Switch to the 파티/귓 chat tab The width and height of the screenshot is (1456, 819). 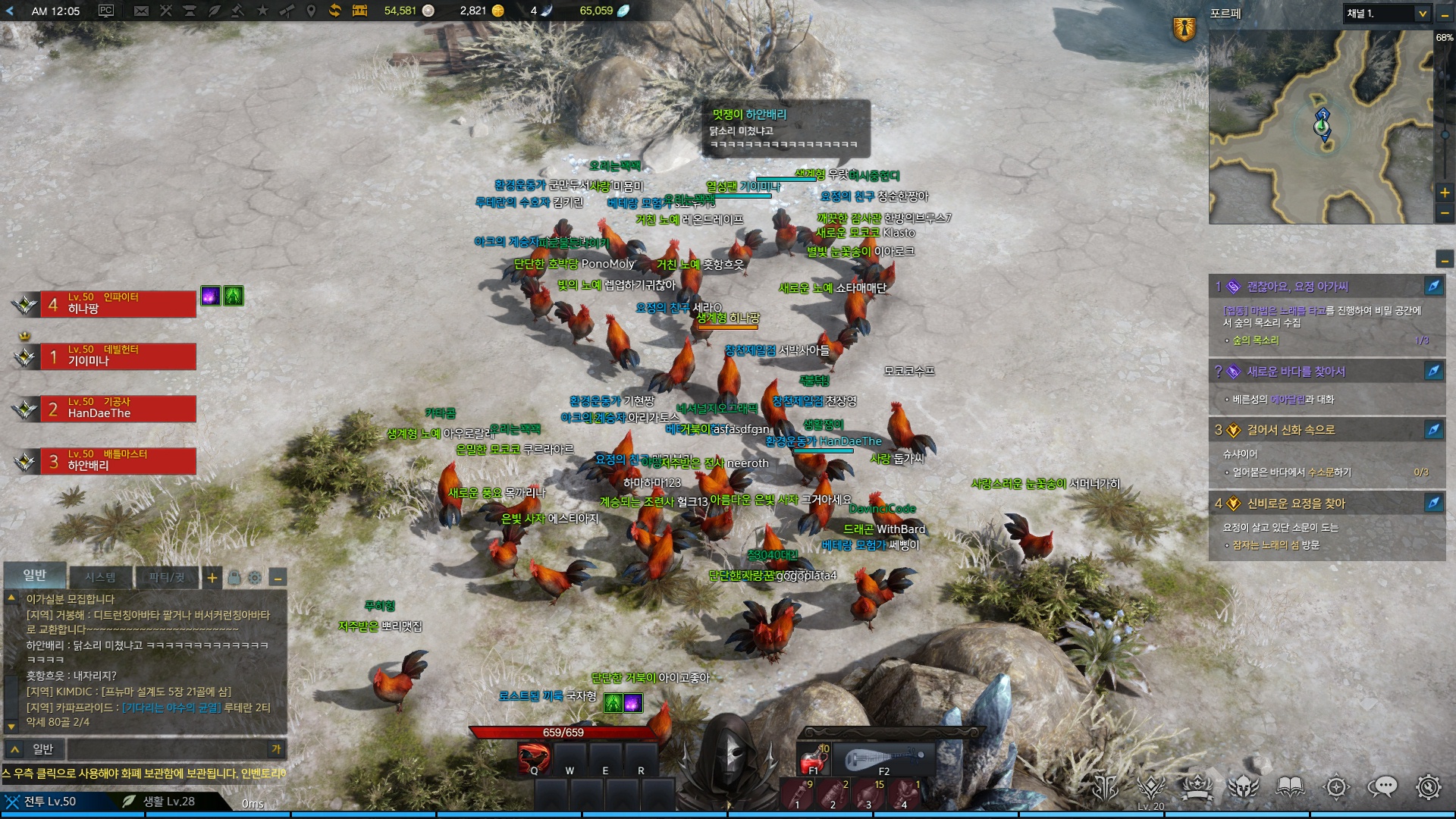[x=166, y=577]
